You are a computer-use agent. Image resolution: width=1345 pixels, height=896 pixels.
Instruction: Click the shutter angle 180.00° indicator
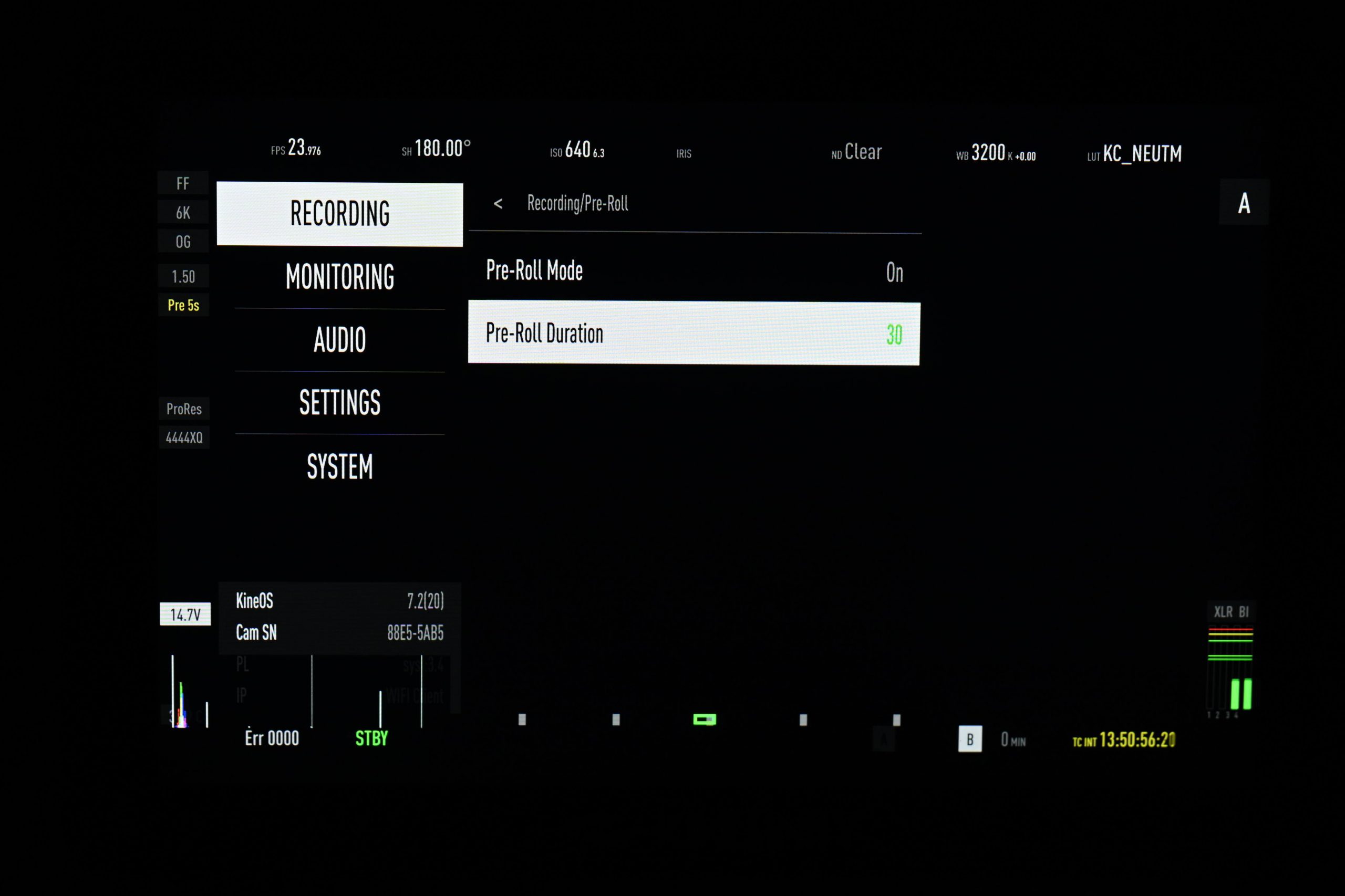click(x=437, y=150)
